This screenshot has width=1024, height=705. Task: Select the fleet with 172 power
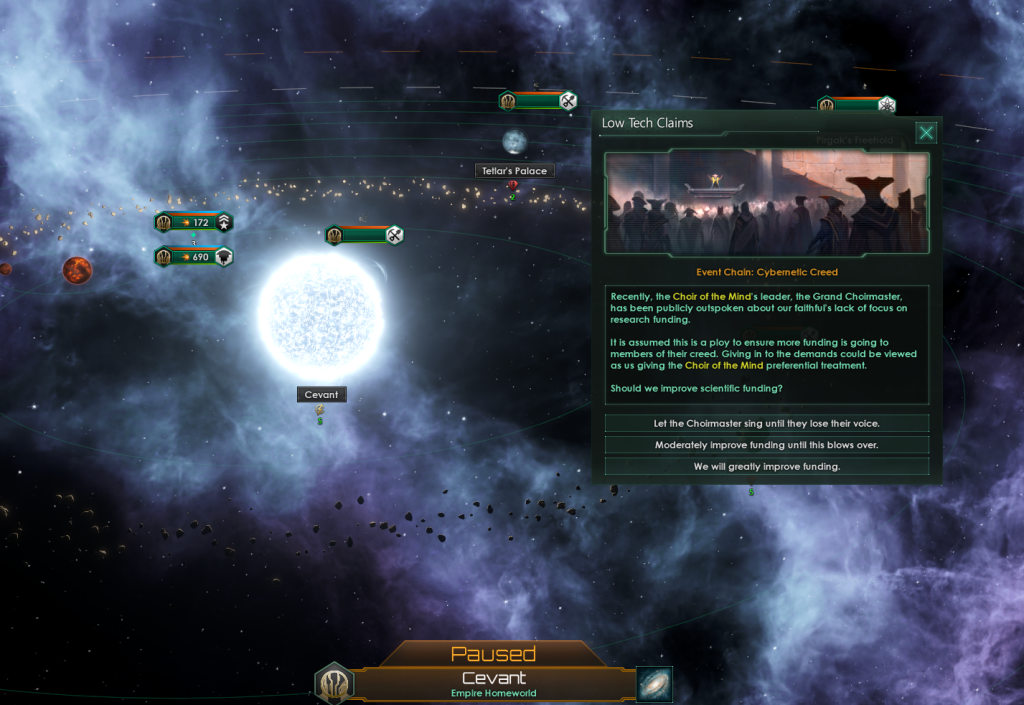pos(194,222)
